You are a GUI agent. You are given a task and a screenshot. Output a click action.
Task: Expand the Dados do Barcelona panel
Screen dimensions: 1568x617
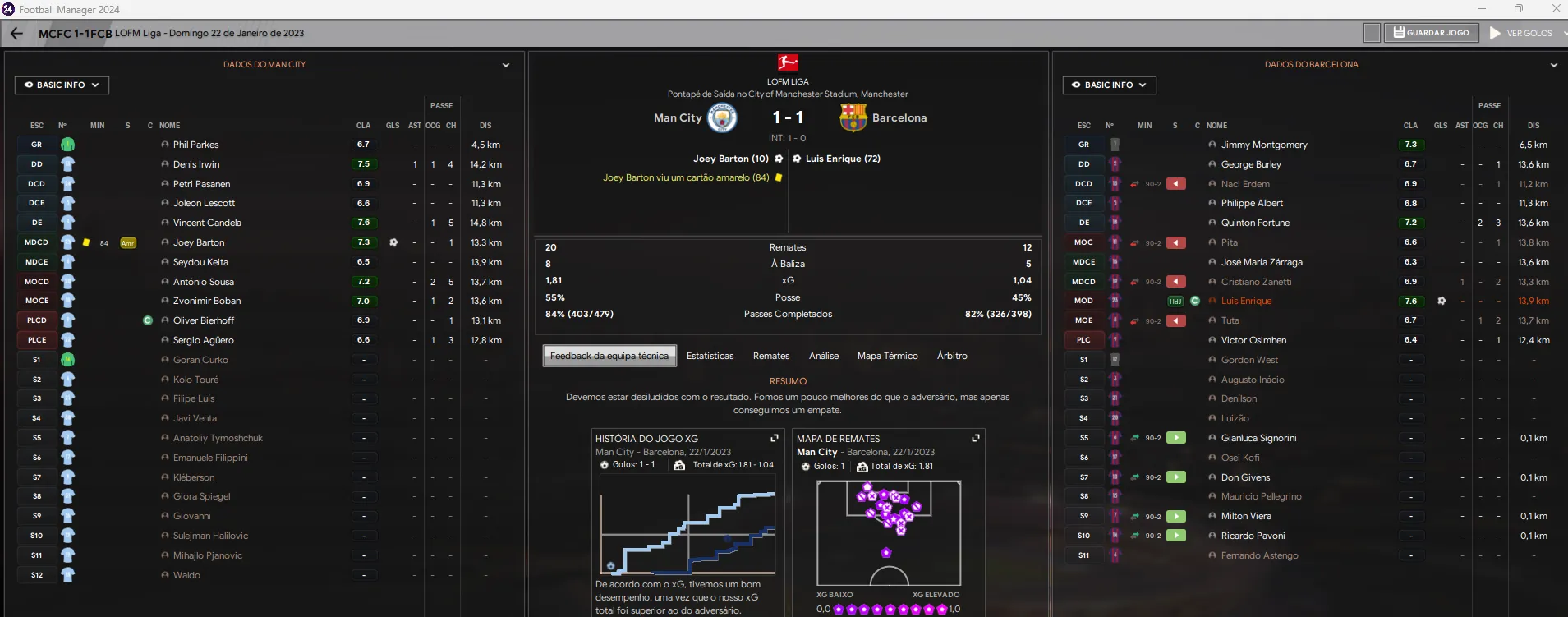(x=1554, y=65)
